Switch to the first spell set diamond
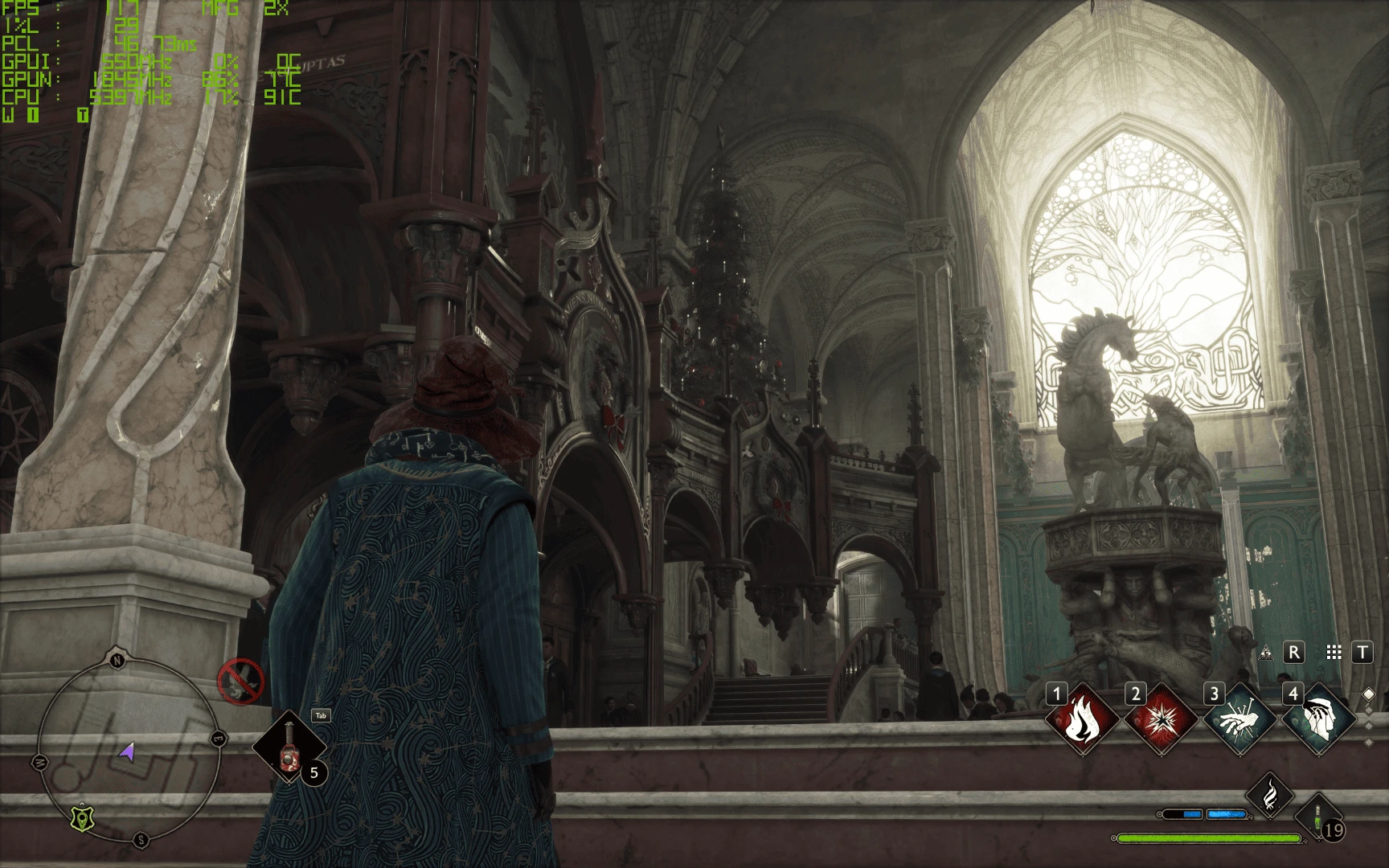 click(1369, 694)
